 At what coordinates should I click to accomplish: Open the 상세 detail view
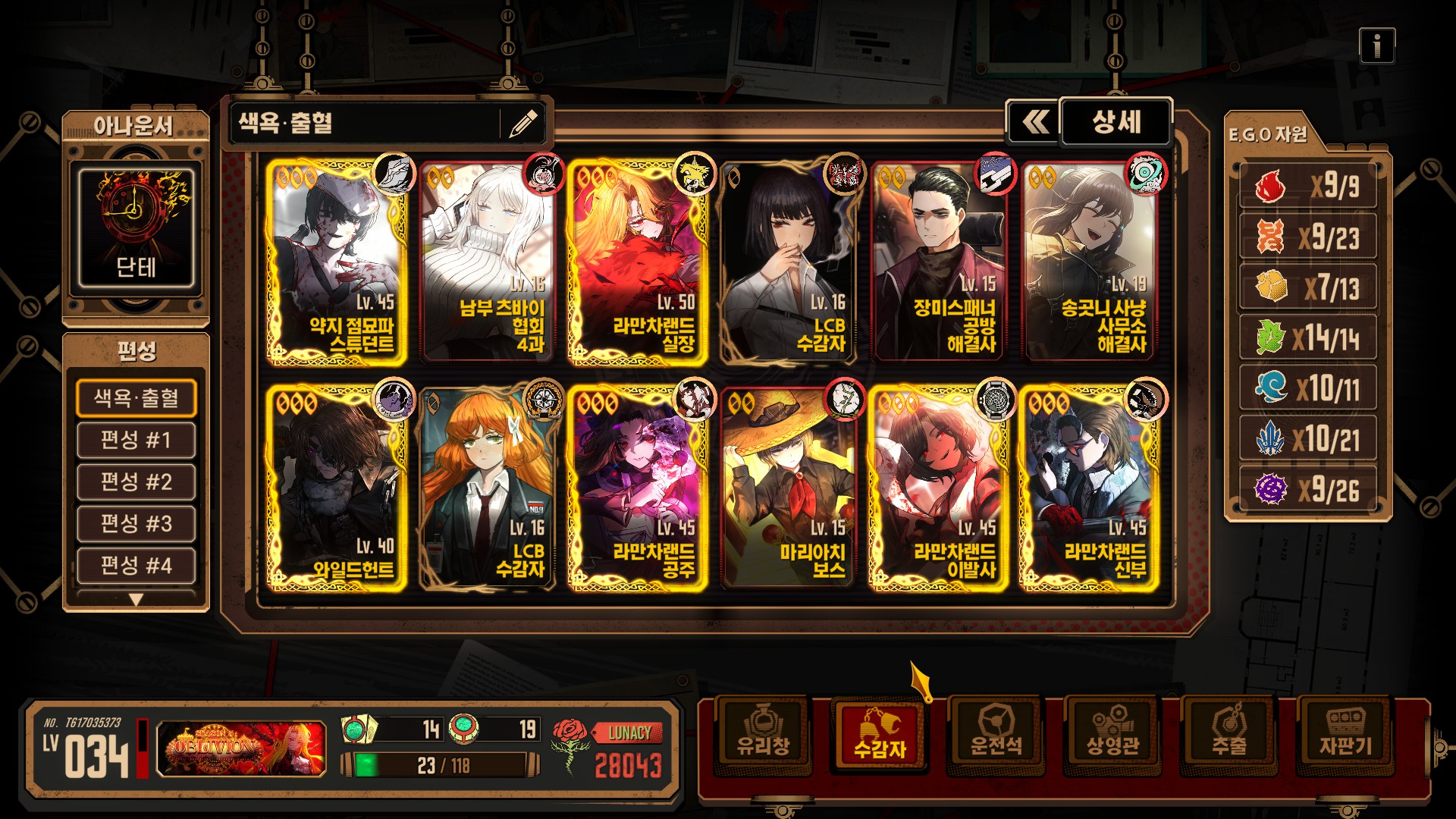tap(1116, 122)
